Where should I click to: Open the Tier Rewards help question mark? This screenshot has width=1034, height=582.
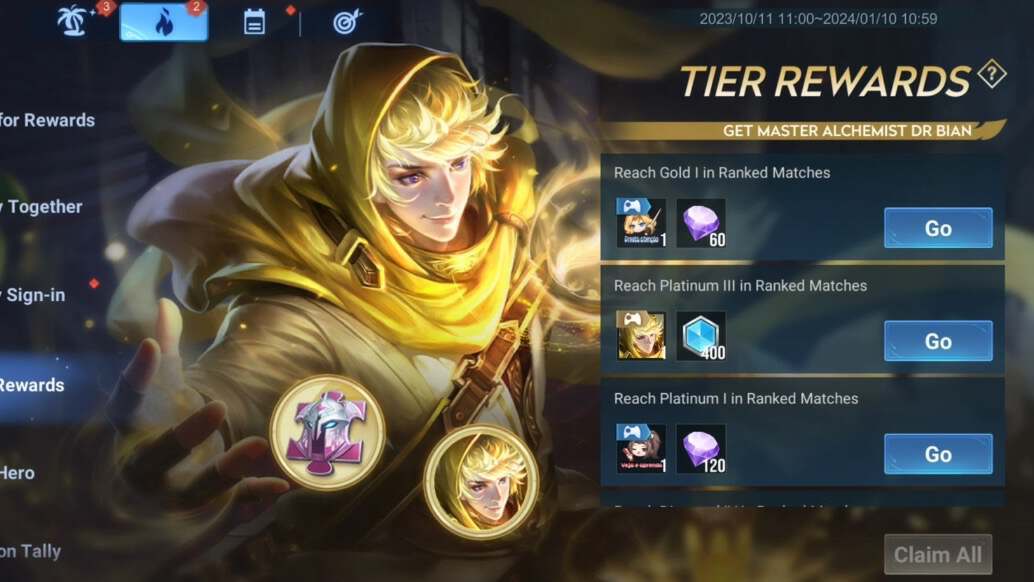pyautogui.click(x=991, y=74)
